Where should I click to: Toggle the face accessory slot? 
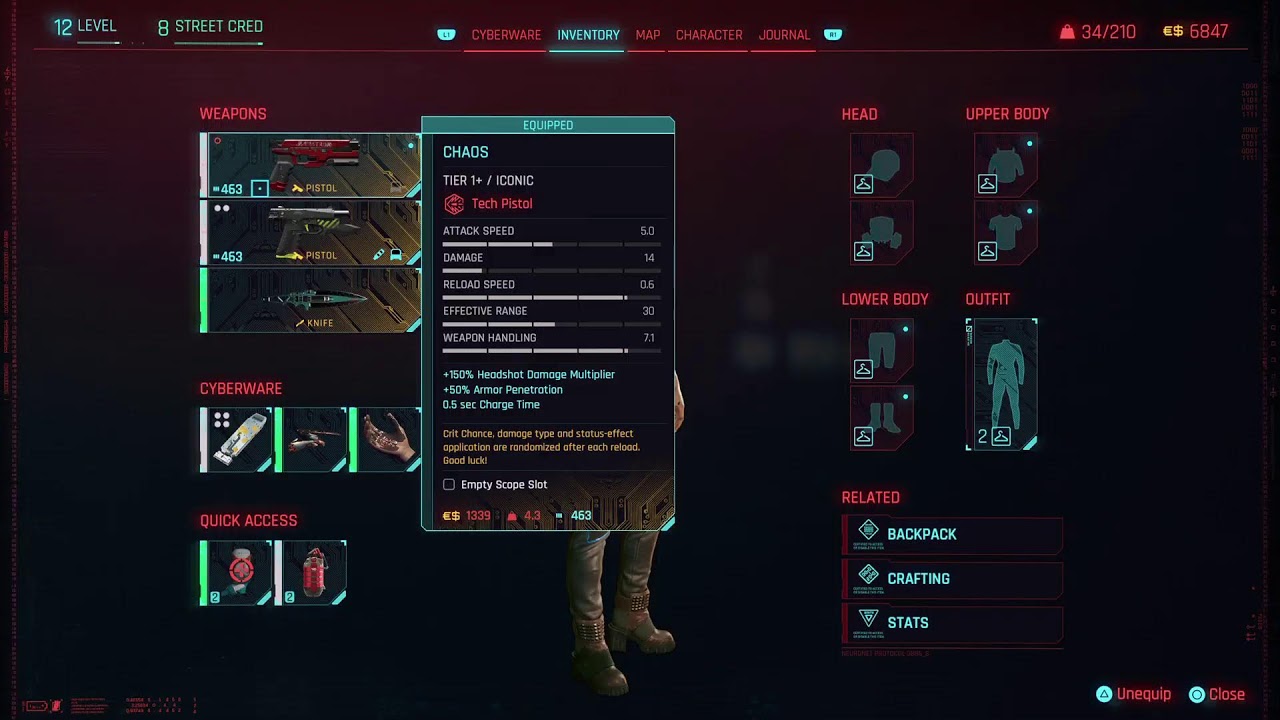tap(881, 232)
